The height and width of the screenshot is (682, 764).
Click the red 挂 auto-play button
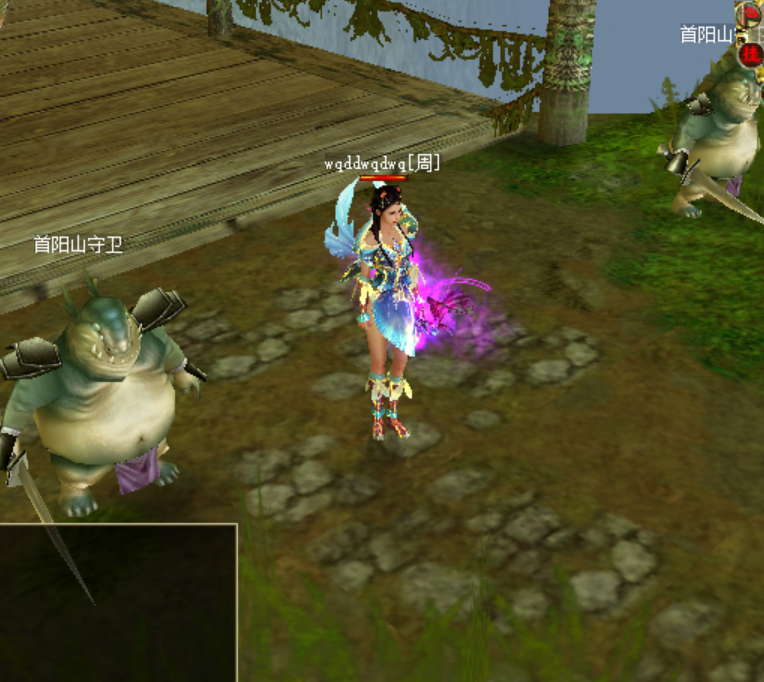tap(749, 54)
